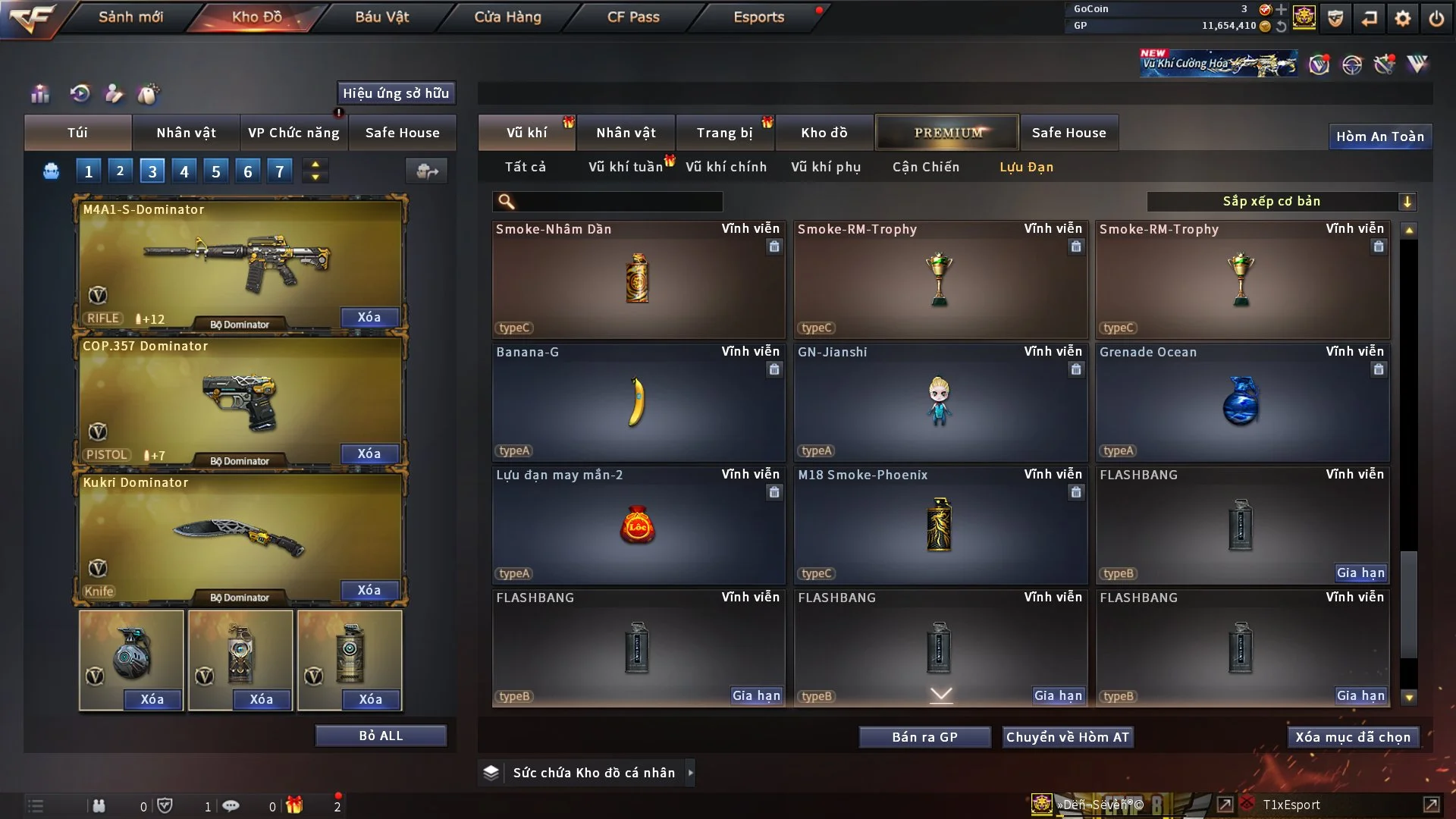Viewport: 1456px width, 819px height.
Task: Open the Báu Vật menu
Action: [381, 17]
